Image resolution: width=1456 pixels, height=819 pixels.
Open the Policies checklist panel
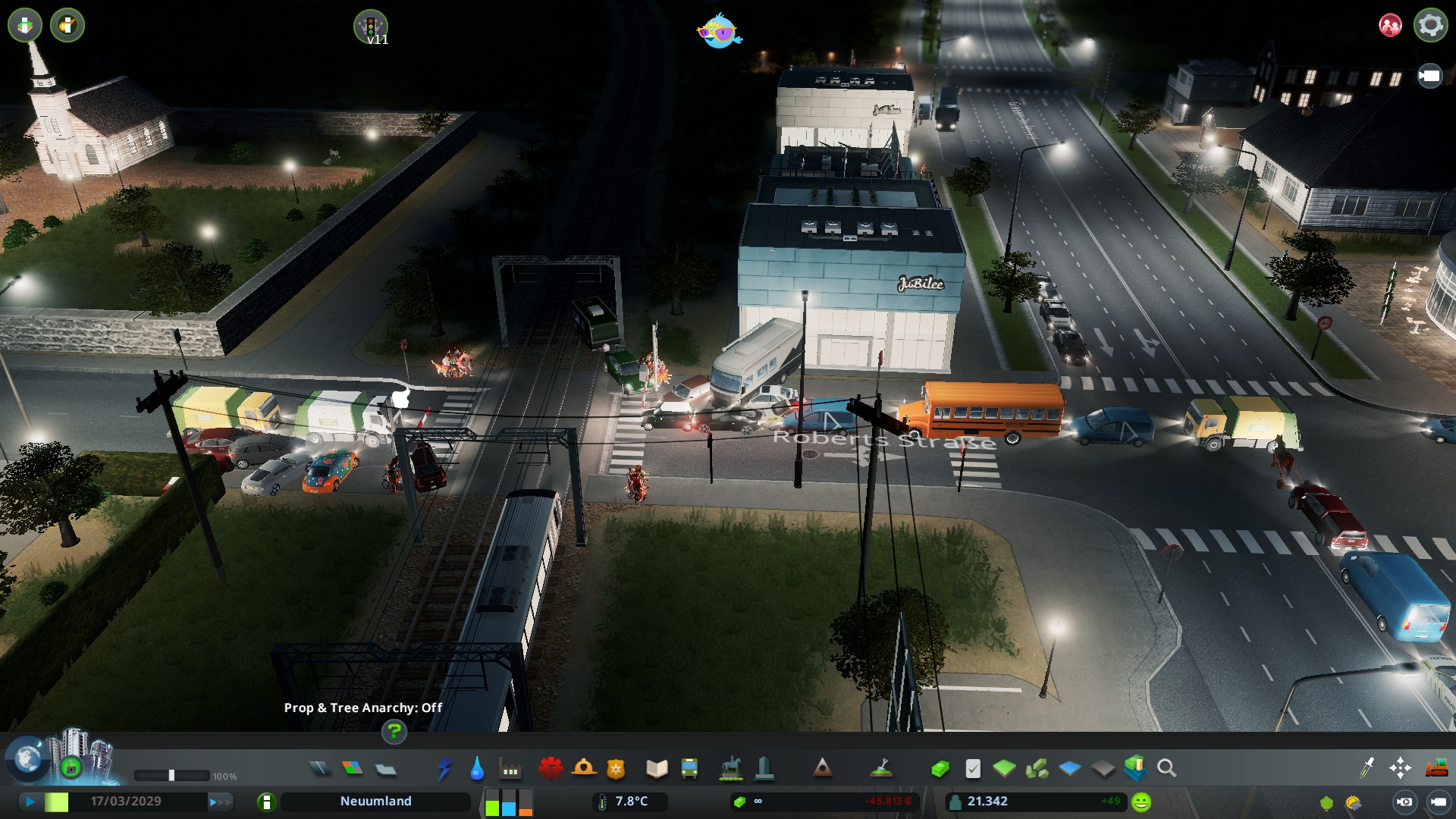click(x=973, y=769)
